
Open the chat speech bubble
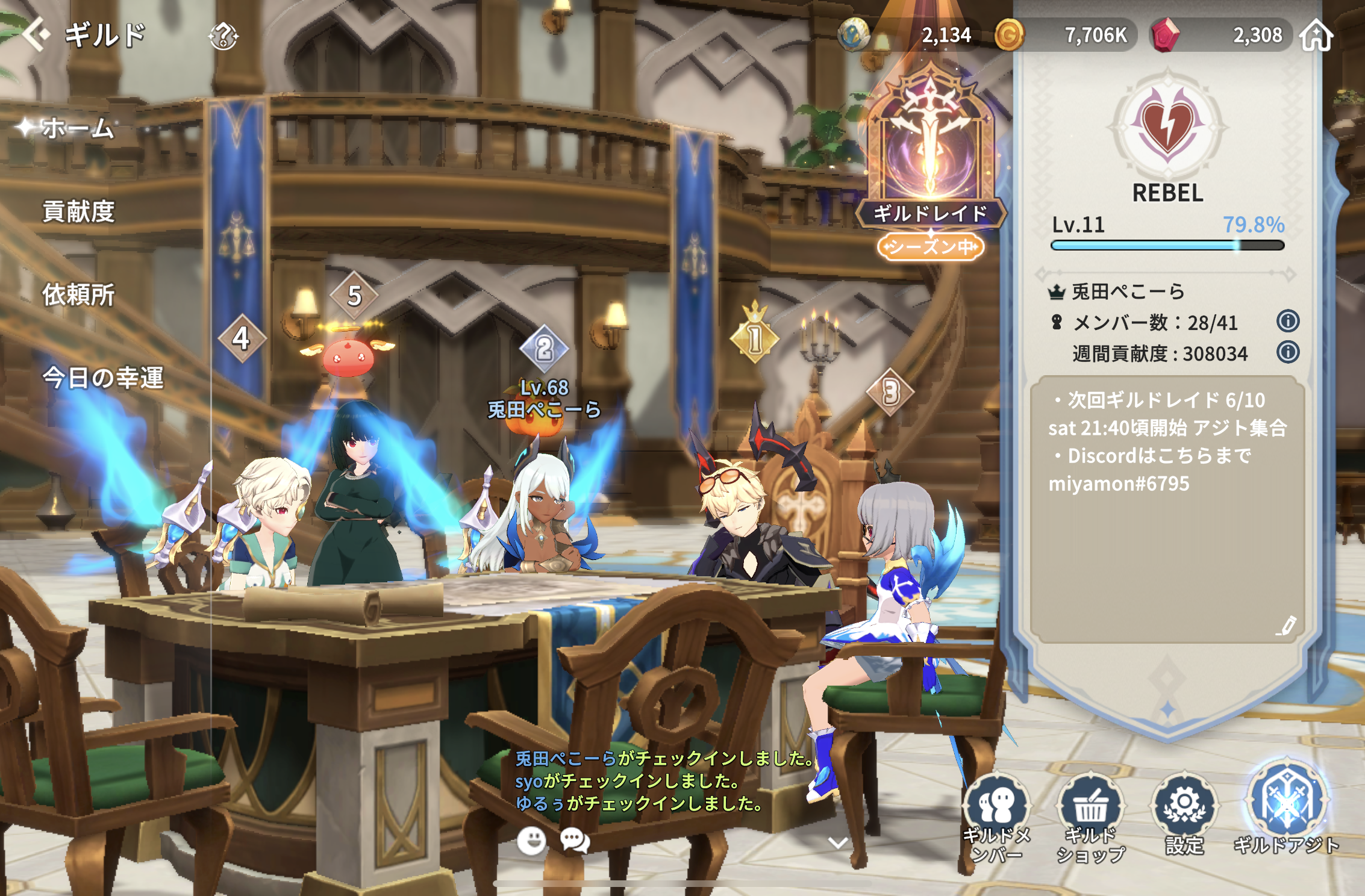pyautogui.click(x=575, y=840)
